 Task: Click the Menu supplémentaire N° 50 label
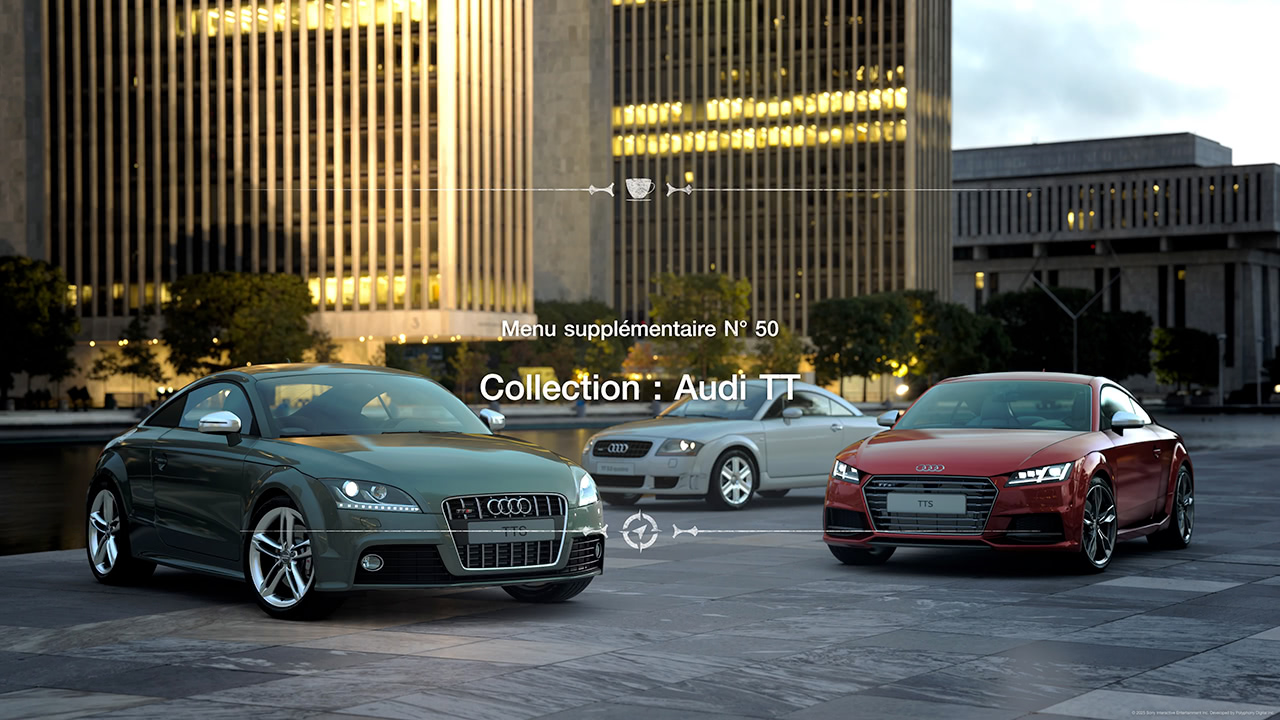(639, 327)
